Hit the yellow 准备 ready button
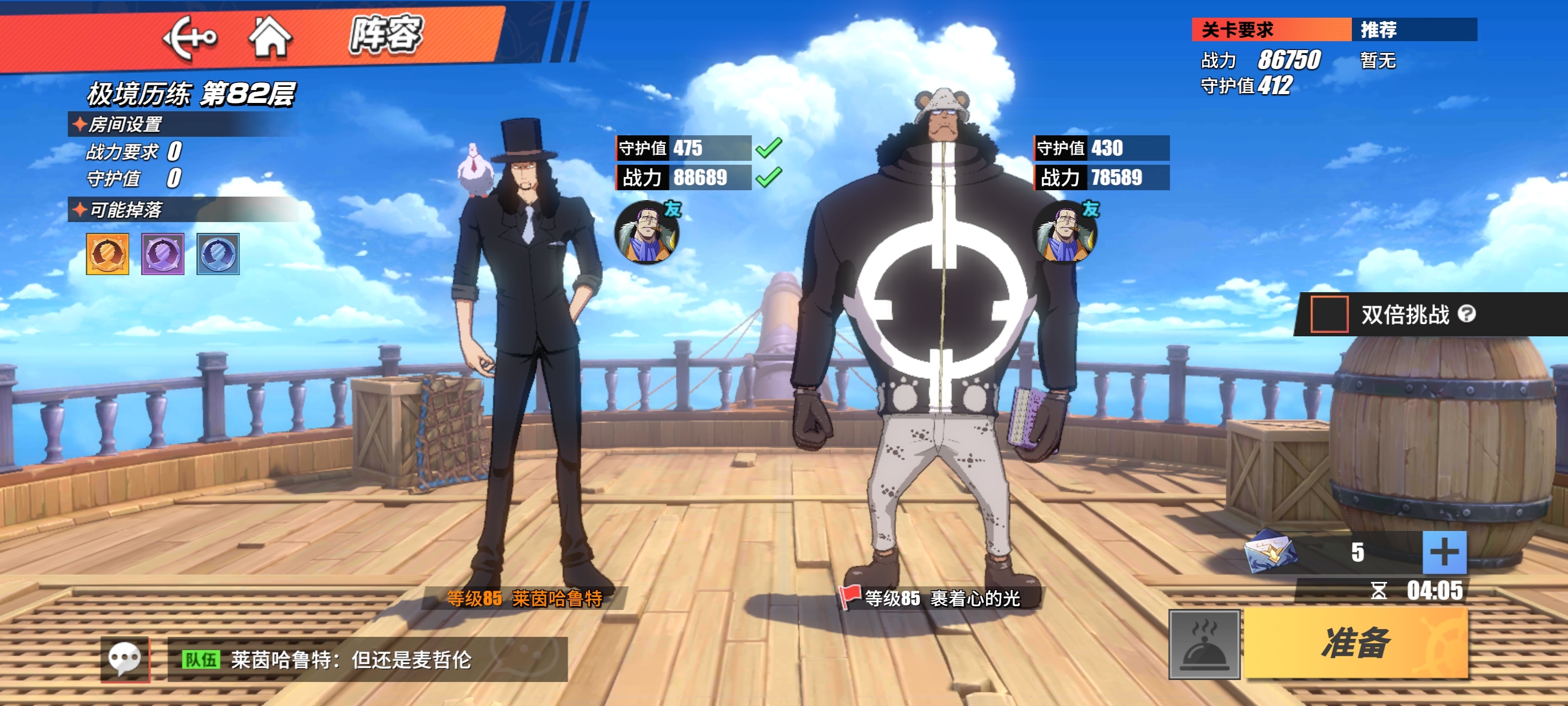 pyautogui.click(x=1355, y=643)
